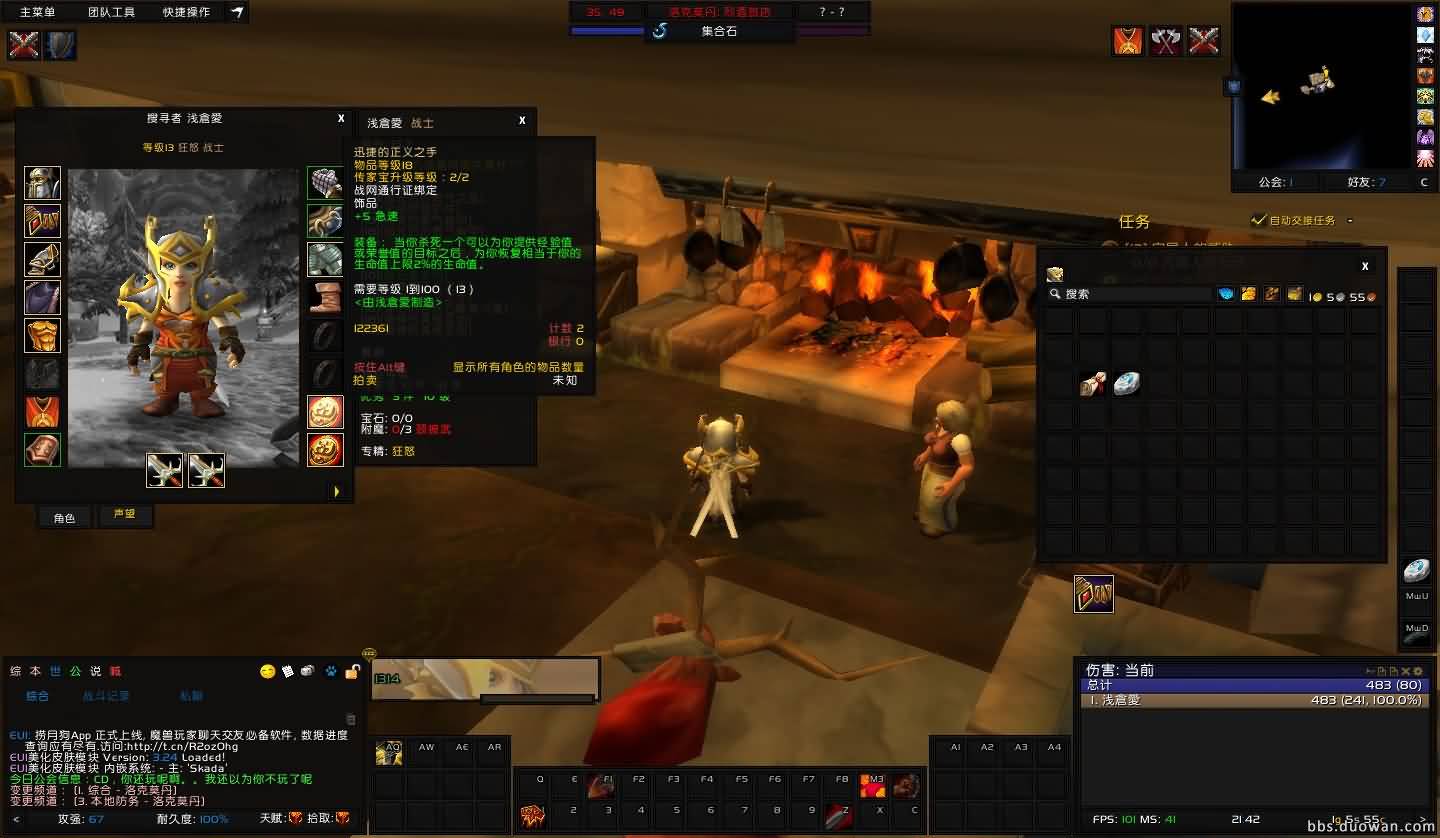Image resolution: width=1440 pixels, height=838 pixels.
Task: Select the helmet equipment slot
Action: click(x=42, y=183)
